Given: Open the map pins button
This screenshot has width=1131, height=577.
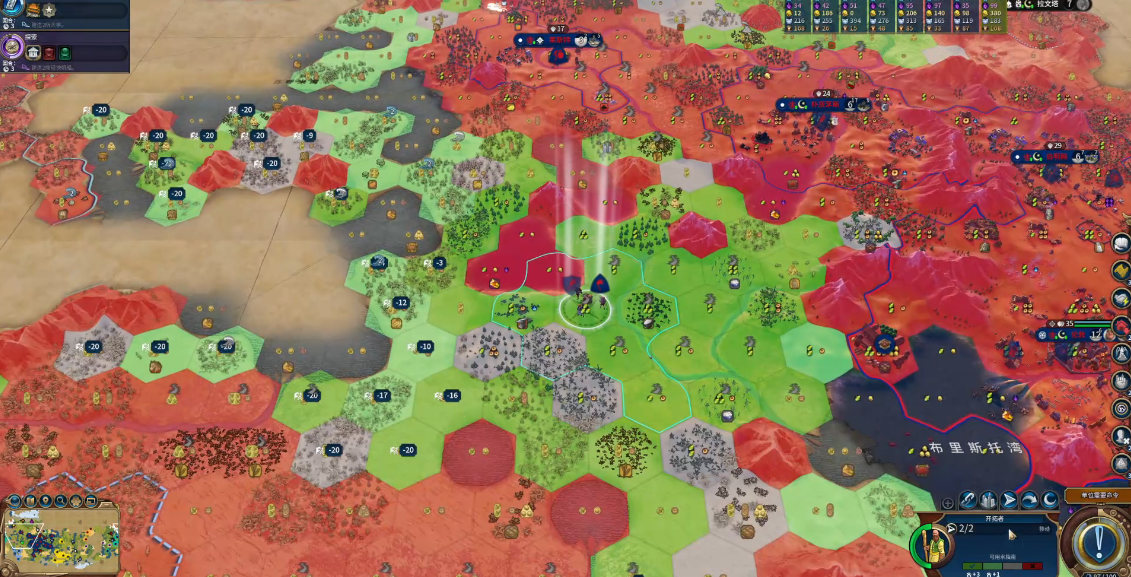Looking at the screenshot, I should tap(45, 500).
